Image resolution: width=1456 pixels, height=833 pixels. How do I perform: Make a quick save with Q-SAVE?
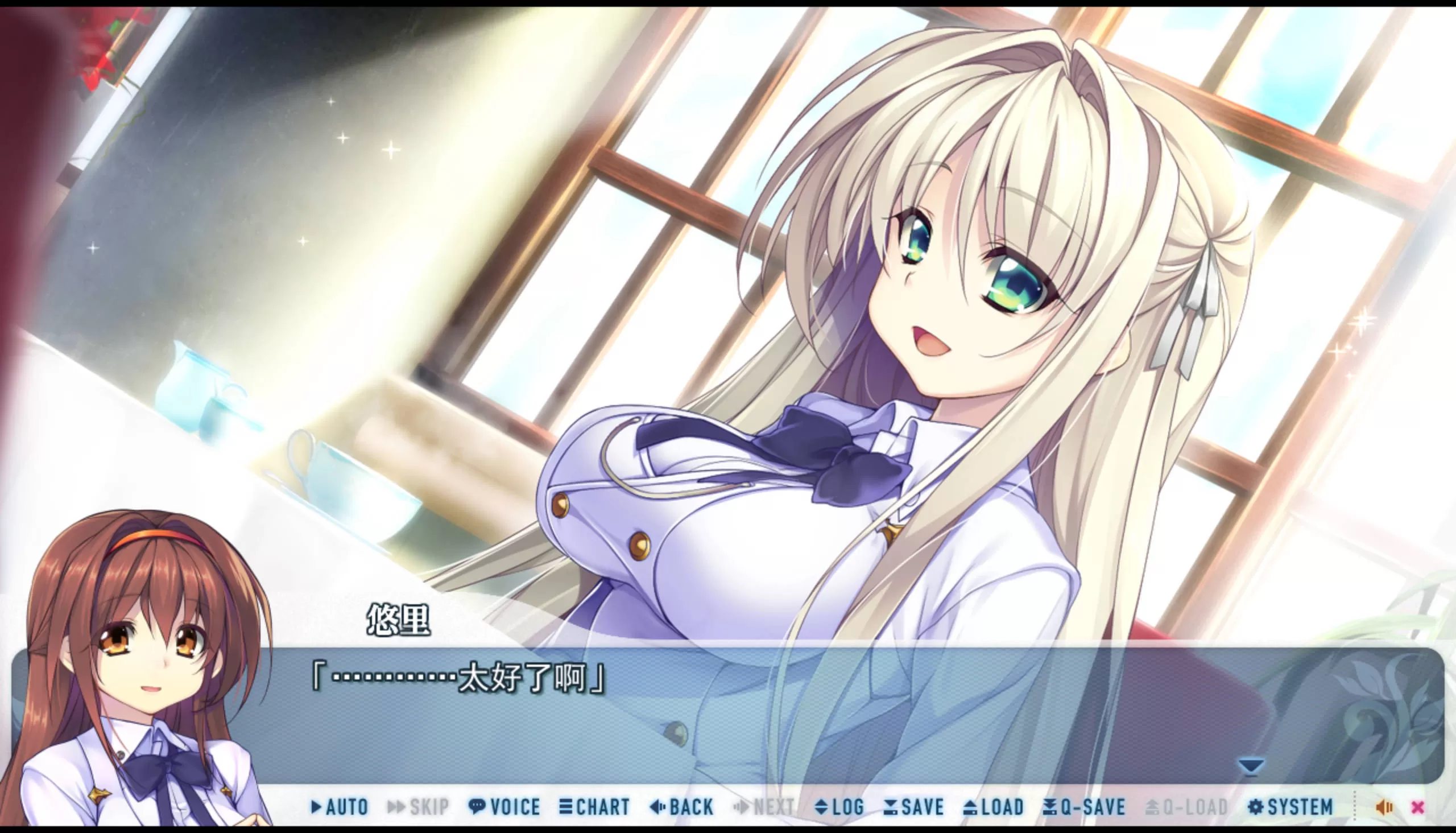click(x=1083, y=807)
